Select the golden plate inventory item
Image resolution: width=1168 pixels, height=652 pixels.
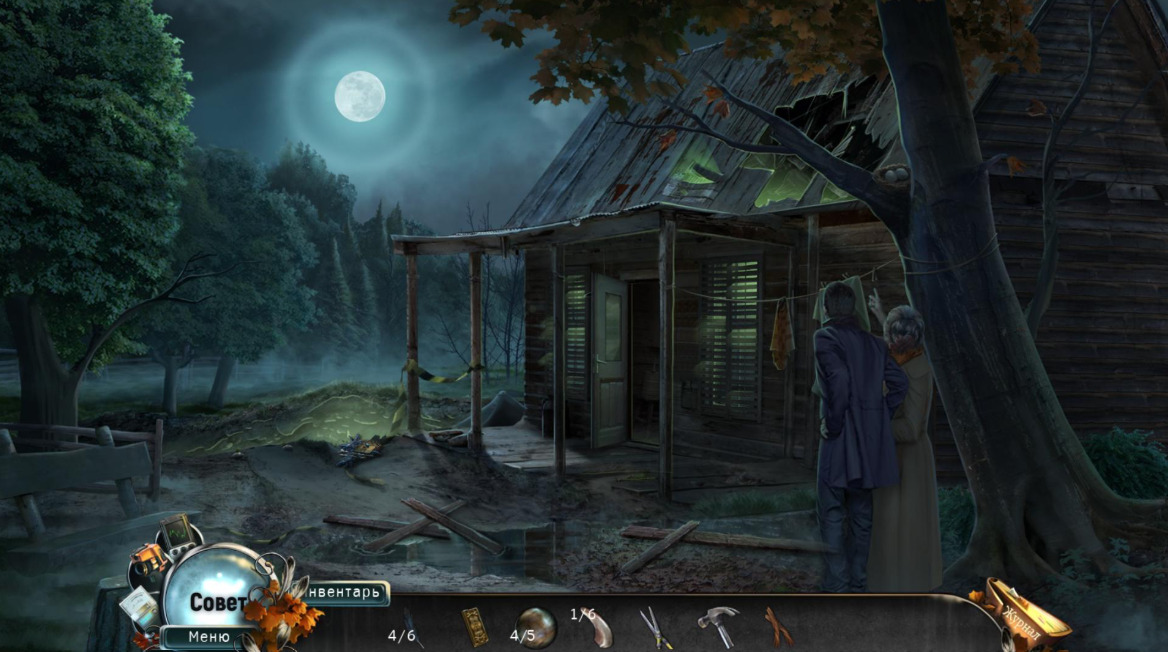click(x=475, y=626)
